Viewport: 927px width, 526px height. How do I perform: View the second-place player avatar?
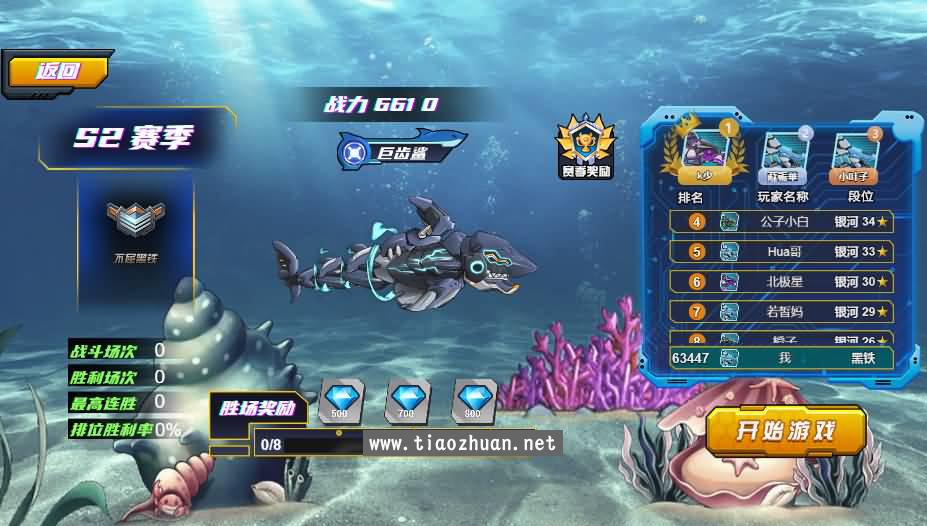click(784, 154)
